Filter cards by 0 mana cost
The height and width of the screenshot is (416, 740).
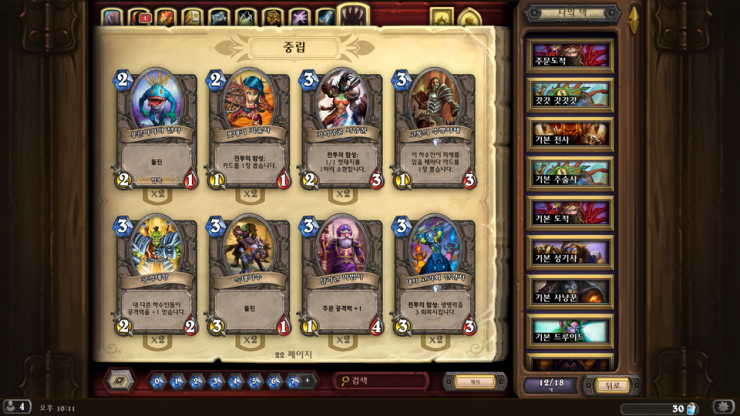(x=158, y=381)
